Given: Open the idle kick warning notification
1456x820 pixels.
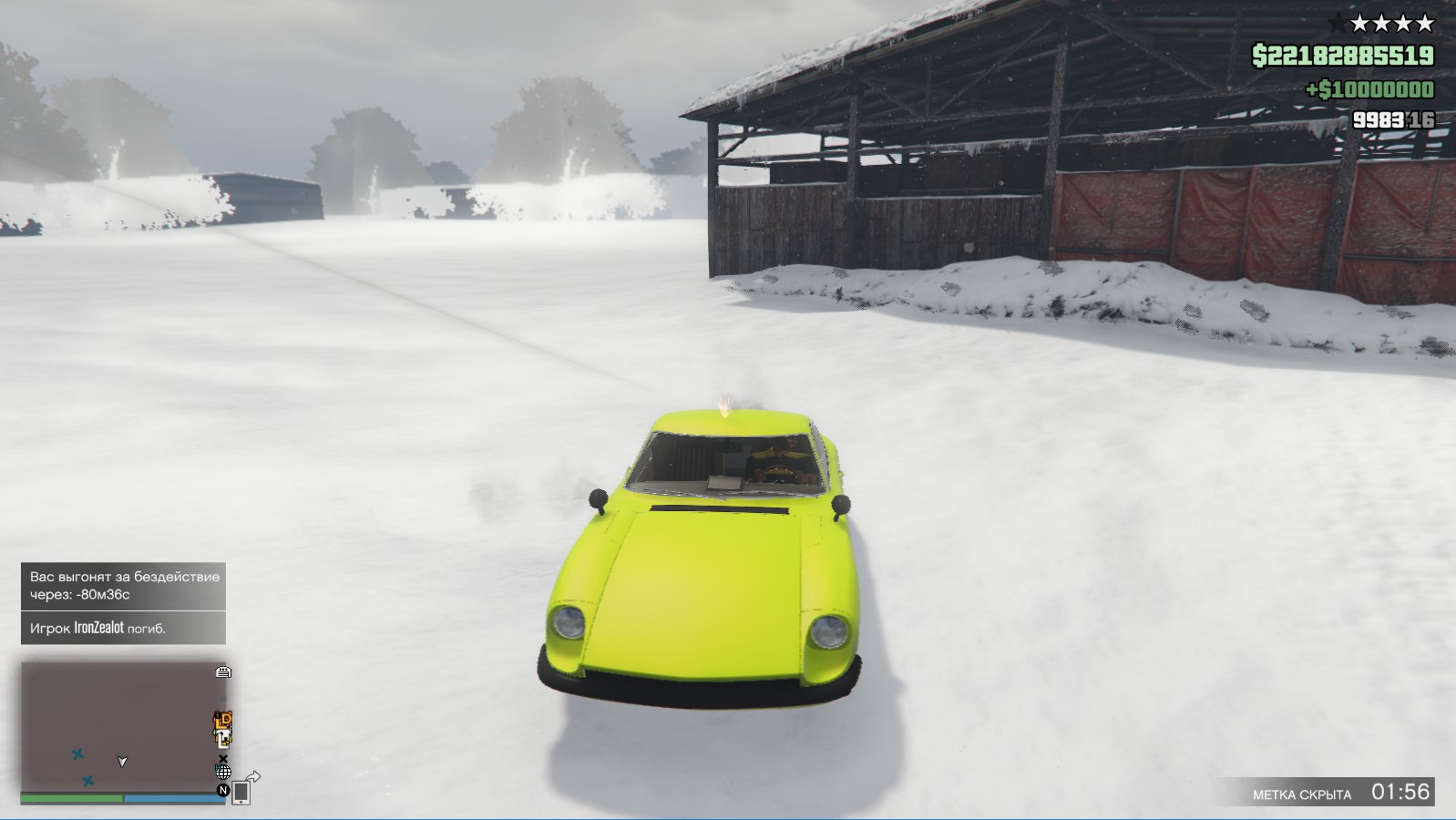Looking at the screenshot, I should 123,586.
